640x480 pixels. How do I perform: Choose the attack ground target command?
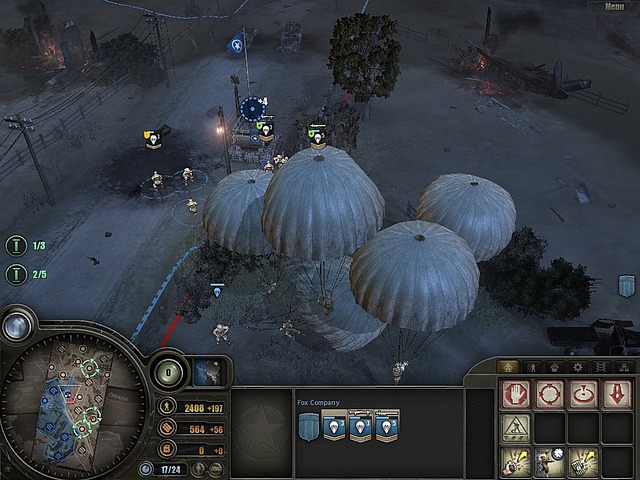point(582,394)
